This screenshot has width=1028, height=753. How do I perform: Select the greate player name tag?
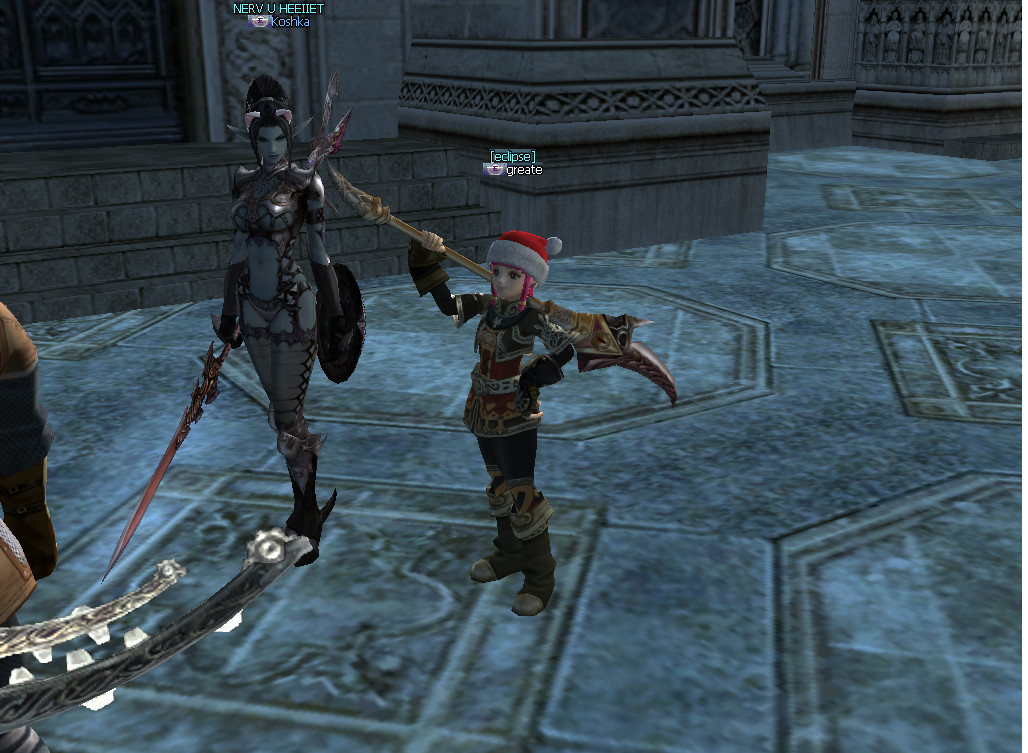pyautogui.click(x=523, y=170)
